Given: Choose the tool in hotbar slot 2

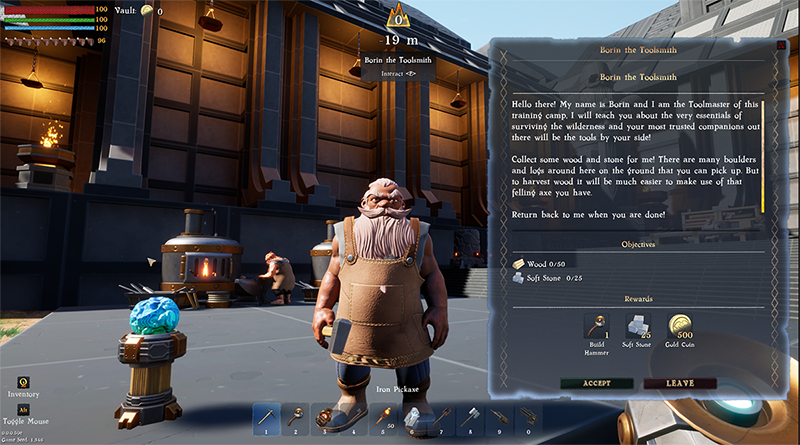Looking at the screenshot, I should point(298,415).
